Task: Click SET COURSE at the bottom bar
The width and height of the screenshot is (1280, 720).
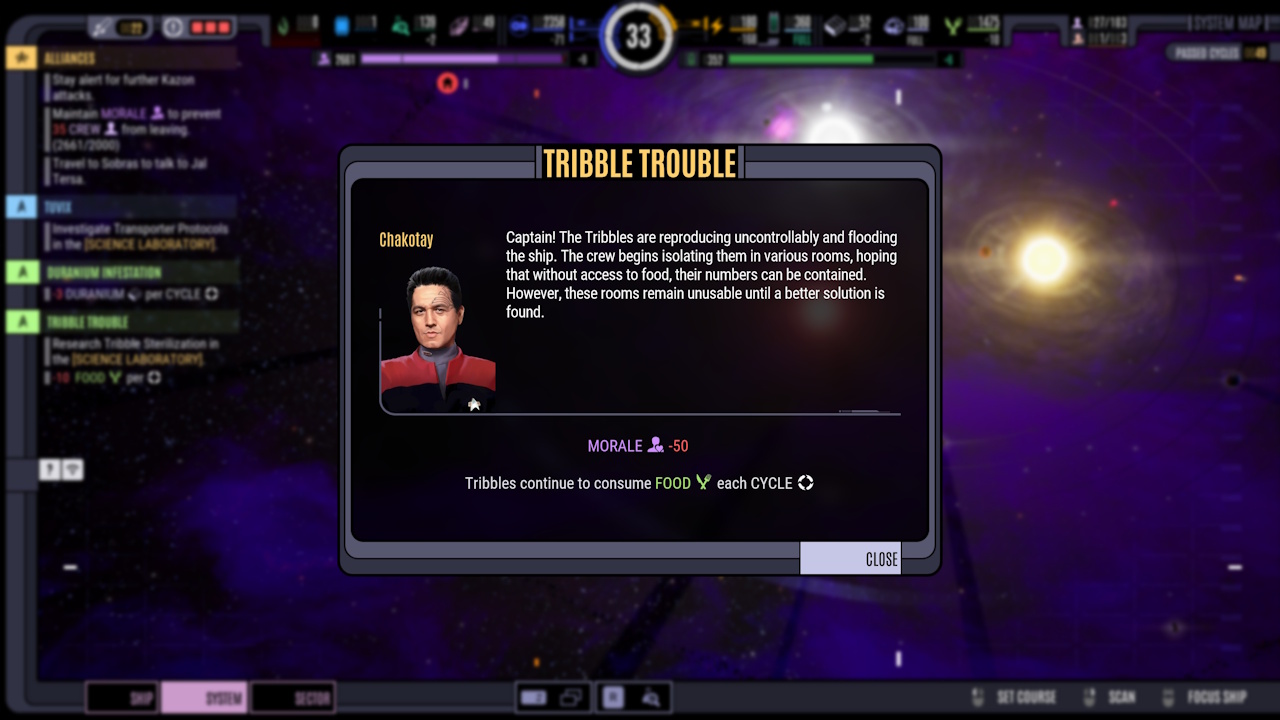Action: pyautogui.click(x=1025, y=697)
